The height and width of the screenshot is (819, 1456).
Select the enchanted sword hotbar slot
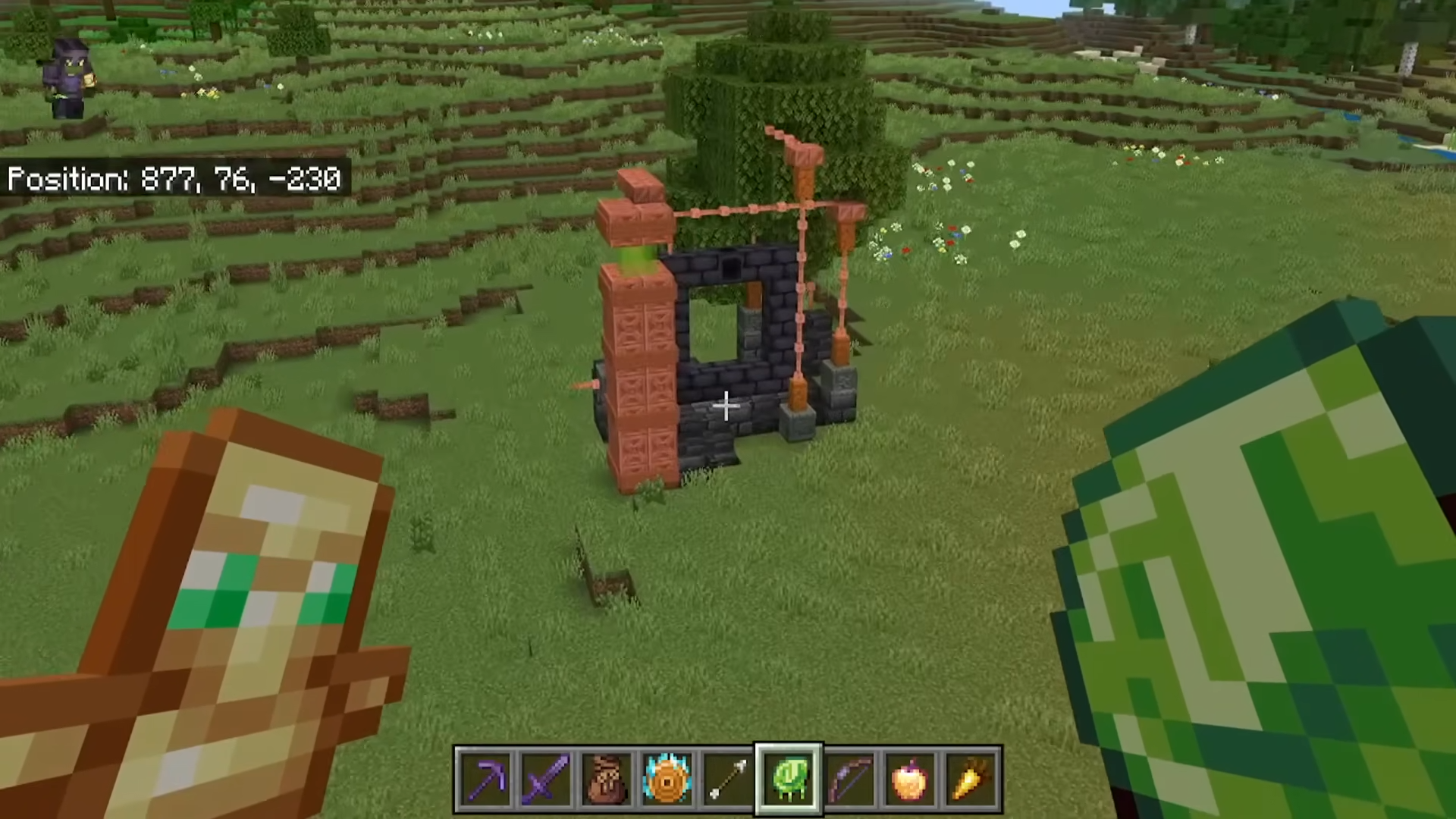(546, 779)
